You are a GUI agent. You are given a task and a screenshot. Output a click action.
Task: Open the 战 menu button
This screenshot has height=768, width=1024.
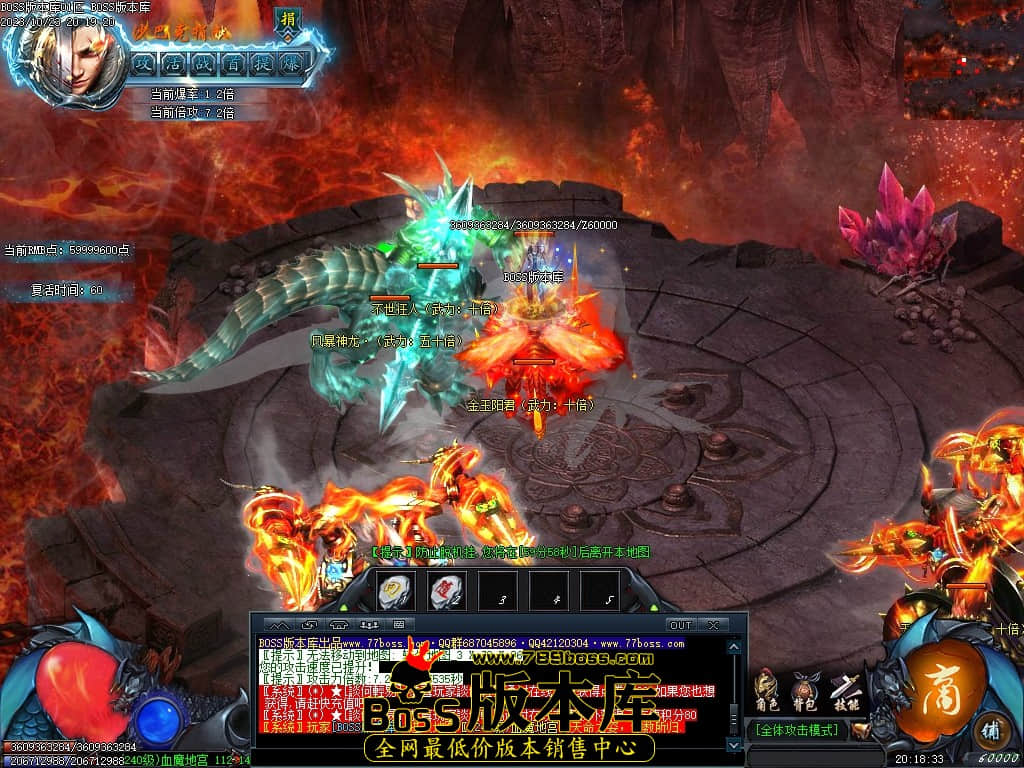[x=203, y=62]
